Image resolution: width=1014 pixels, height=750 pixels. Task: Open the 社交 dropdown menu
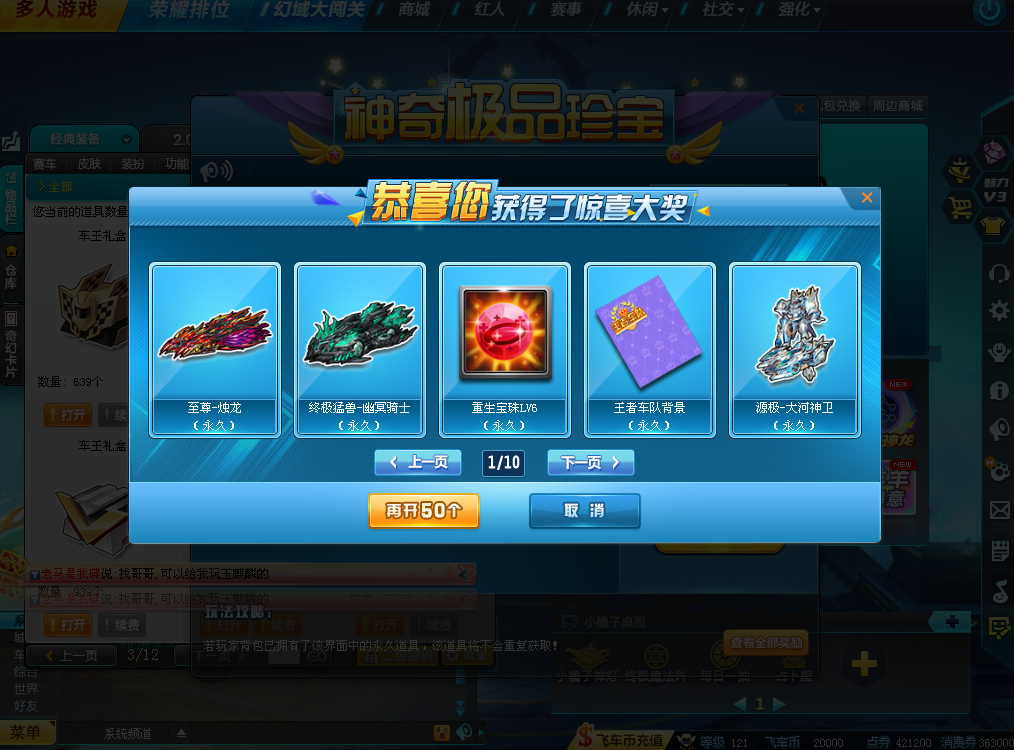pos(722,10)
